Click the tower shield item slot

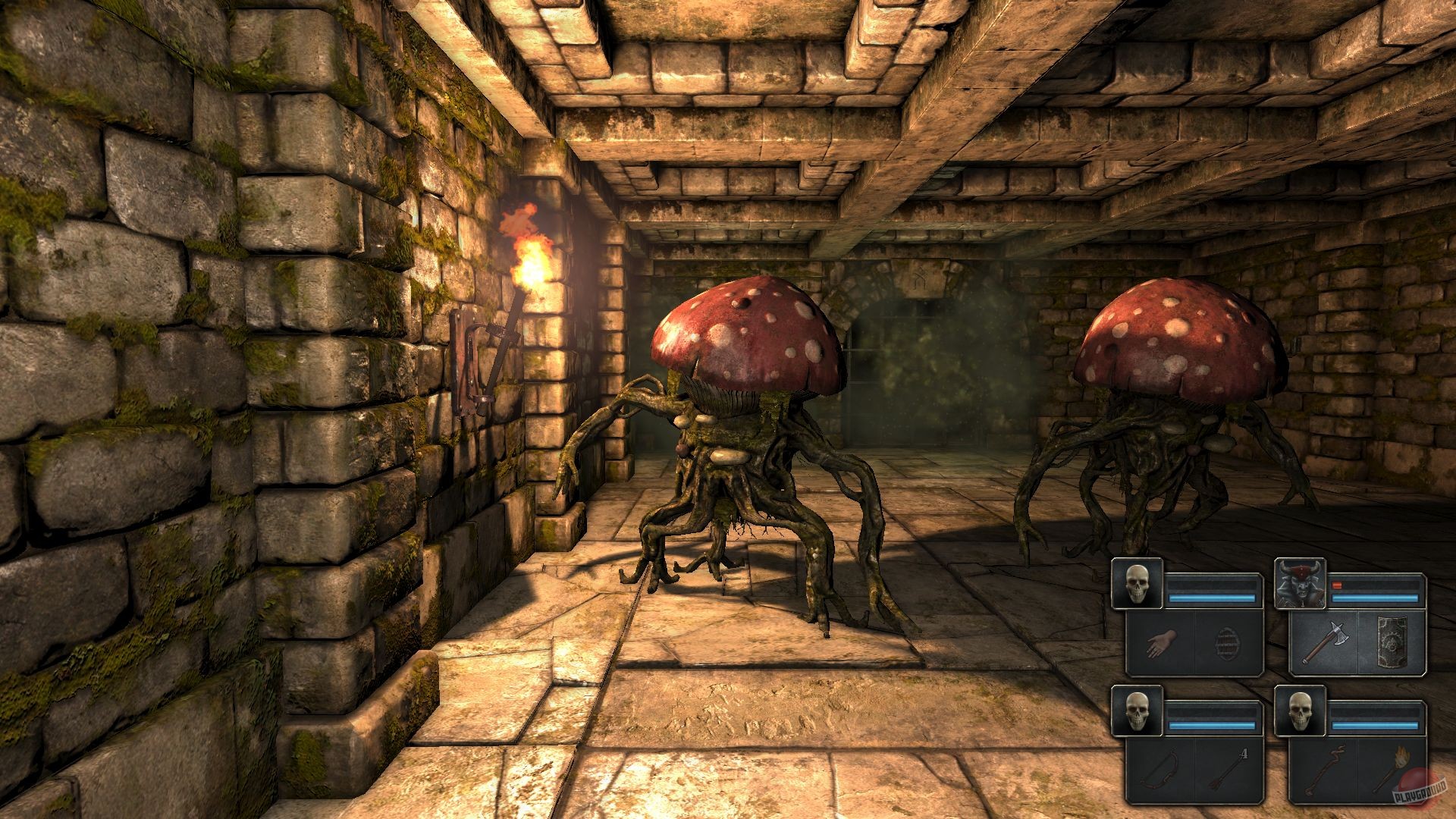[x=1392, y=642]
